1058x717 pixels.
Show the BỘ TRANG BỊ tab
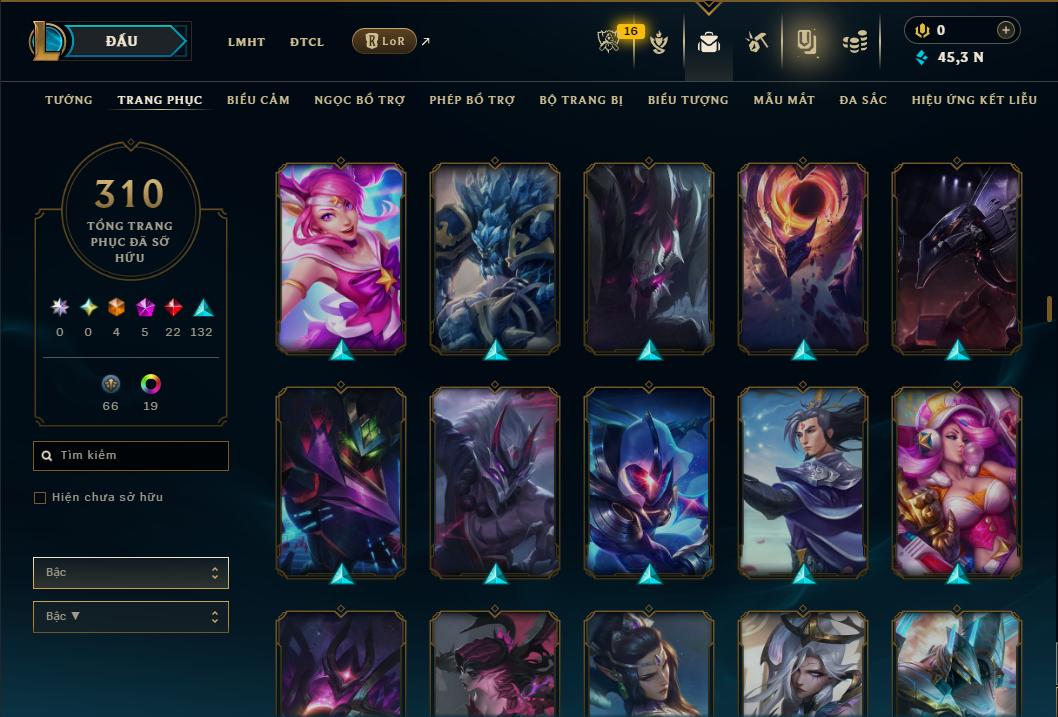[581, 100]
